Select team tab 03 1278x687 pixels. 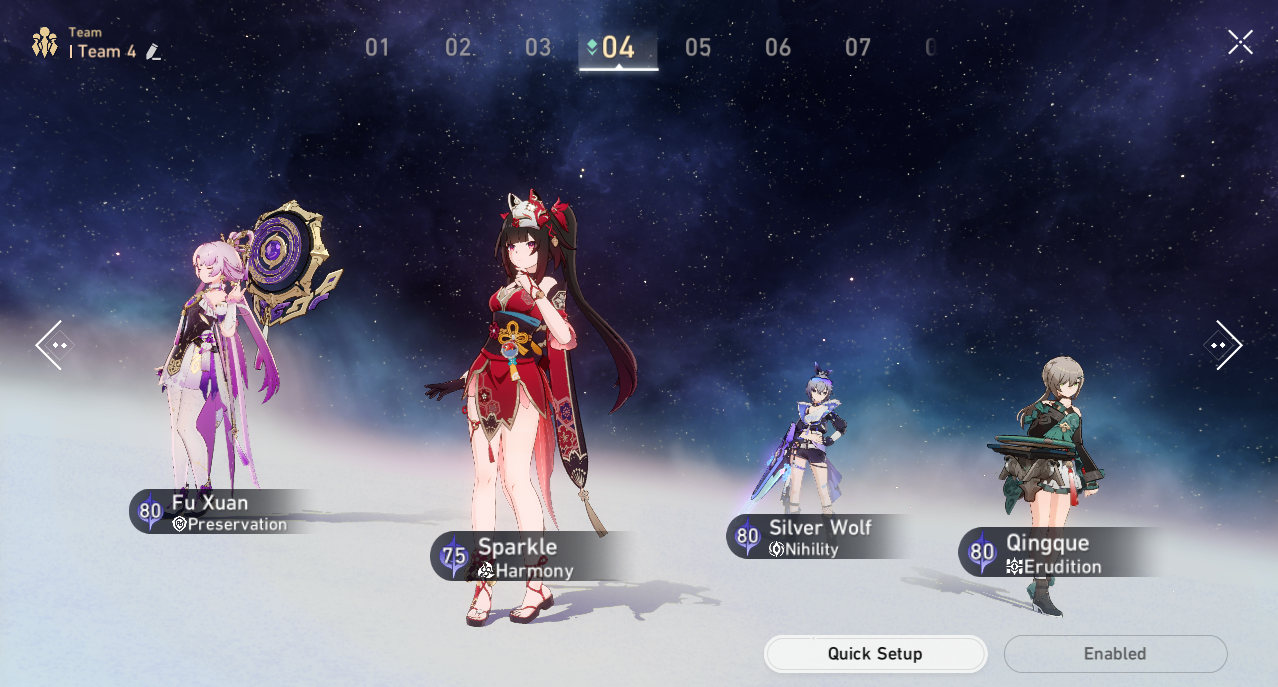pyautogui.click(x=538, y=47)
